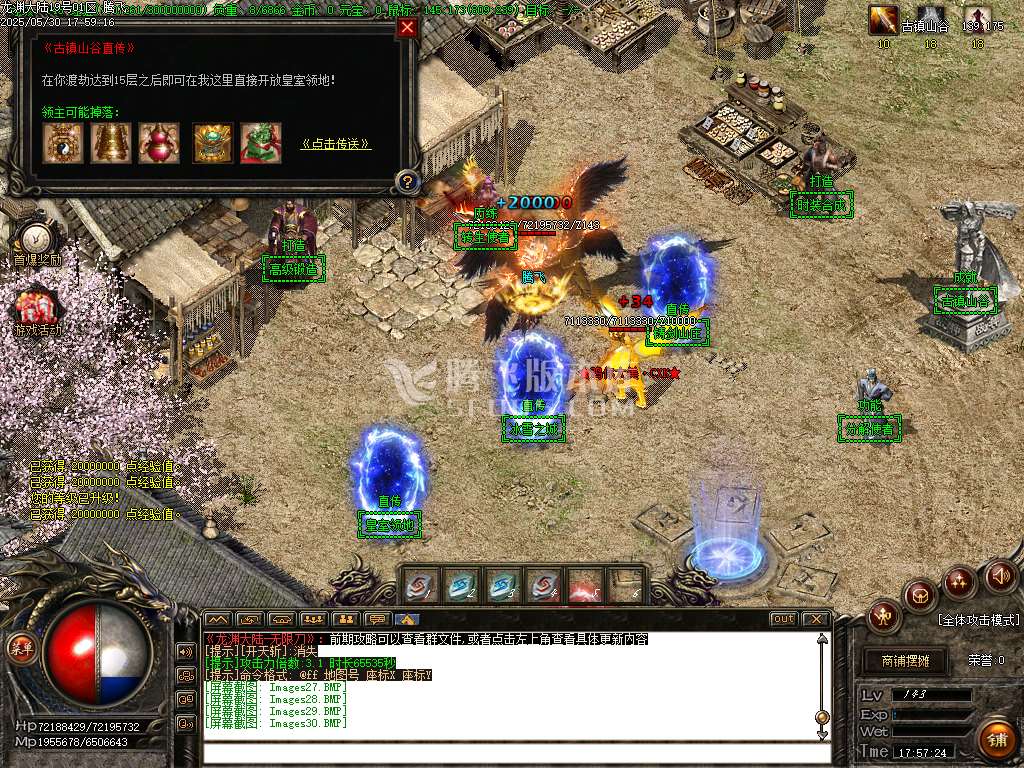Image resolution: width=1024 pixels, height=768 pixels.
Task: Close the 古镇山谷直传 dialog window
Action: click(407, 28)
